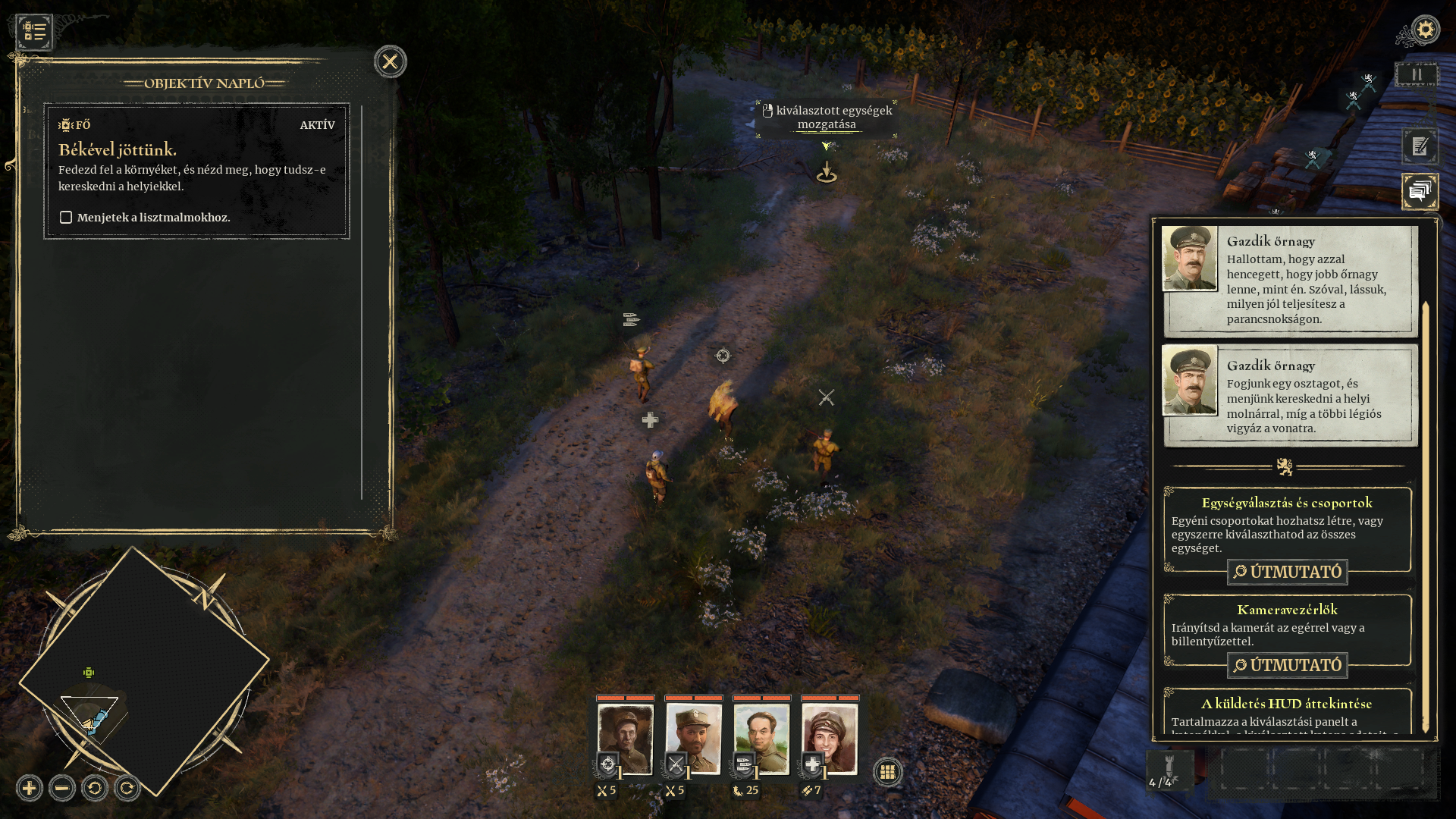Select the female medic unit portrait
1456x819 pixels.
(830, 738)
